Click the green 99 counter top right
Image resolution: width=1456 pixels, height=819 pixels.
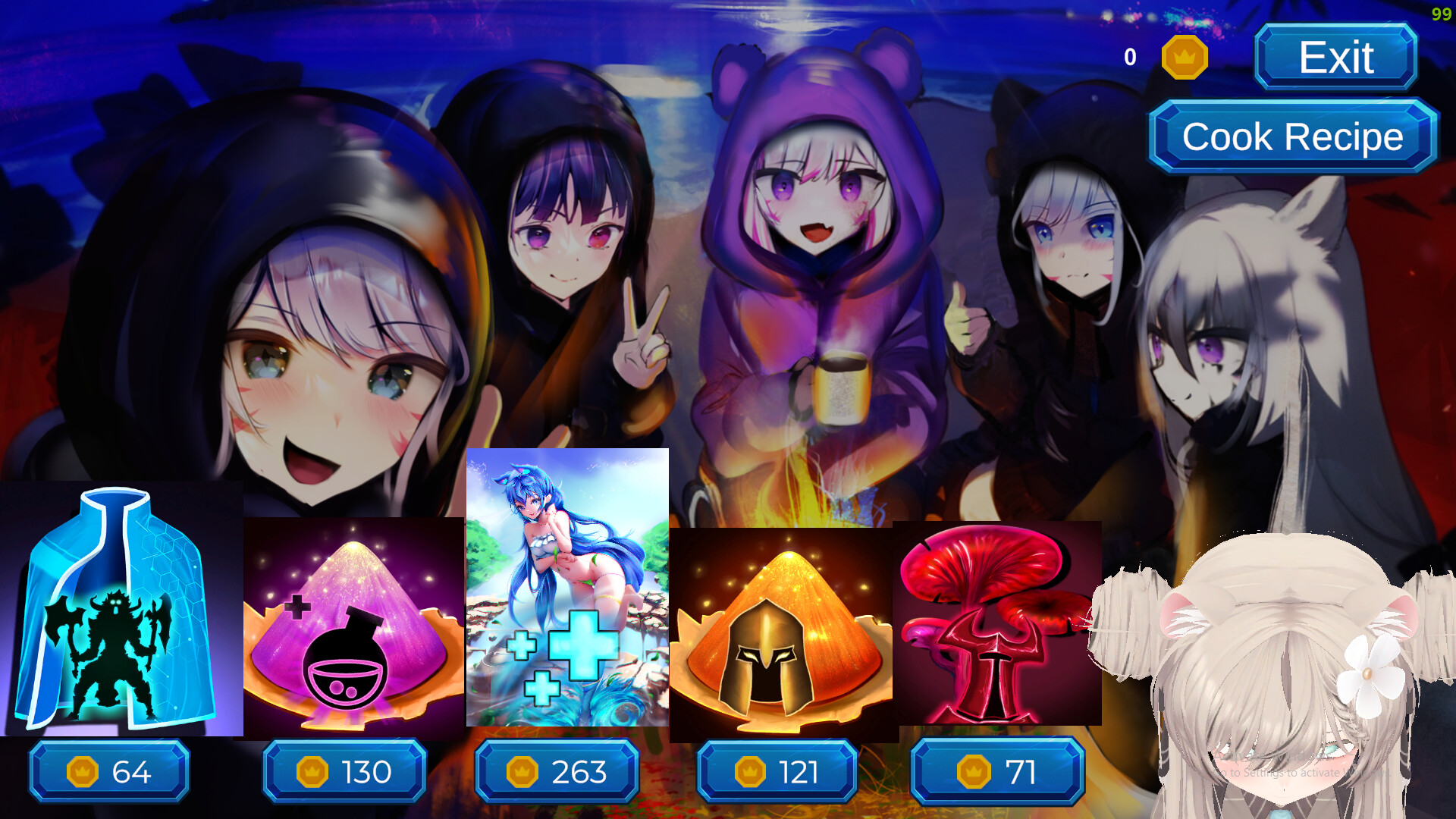tap(1441, 14)
